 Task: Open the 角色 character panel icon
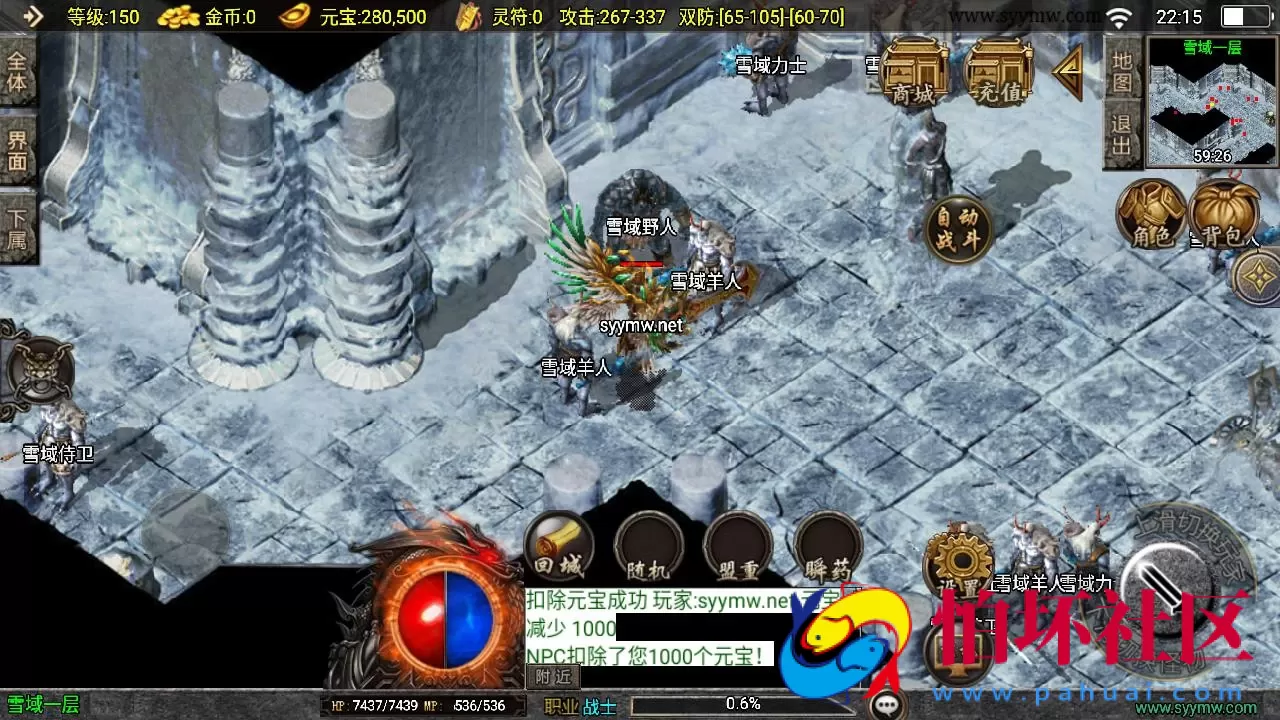[x=1150, y=213]
